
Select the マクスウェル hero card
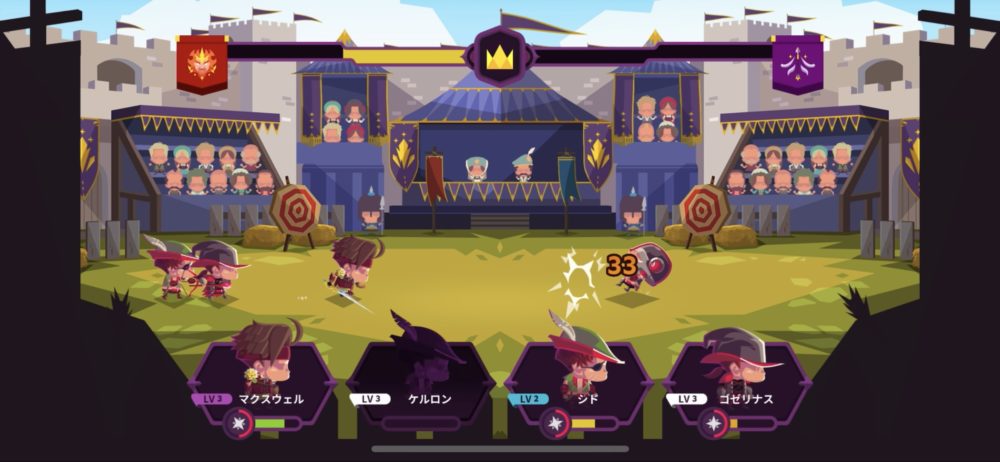pyautogui.click(x=263, y=372)
